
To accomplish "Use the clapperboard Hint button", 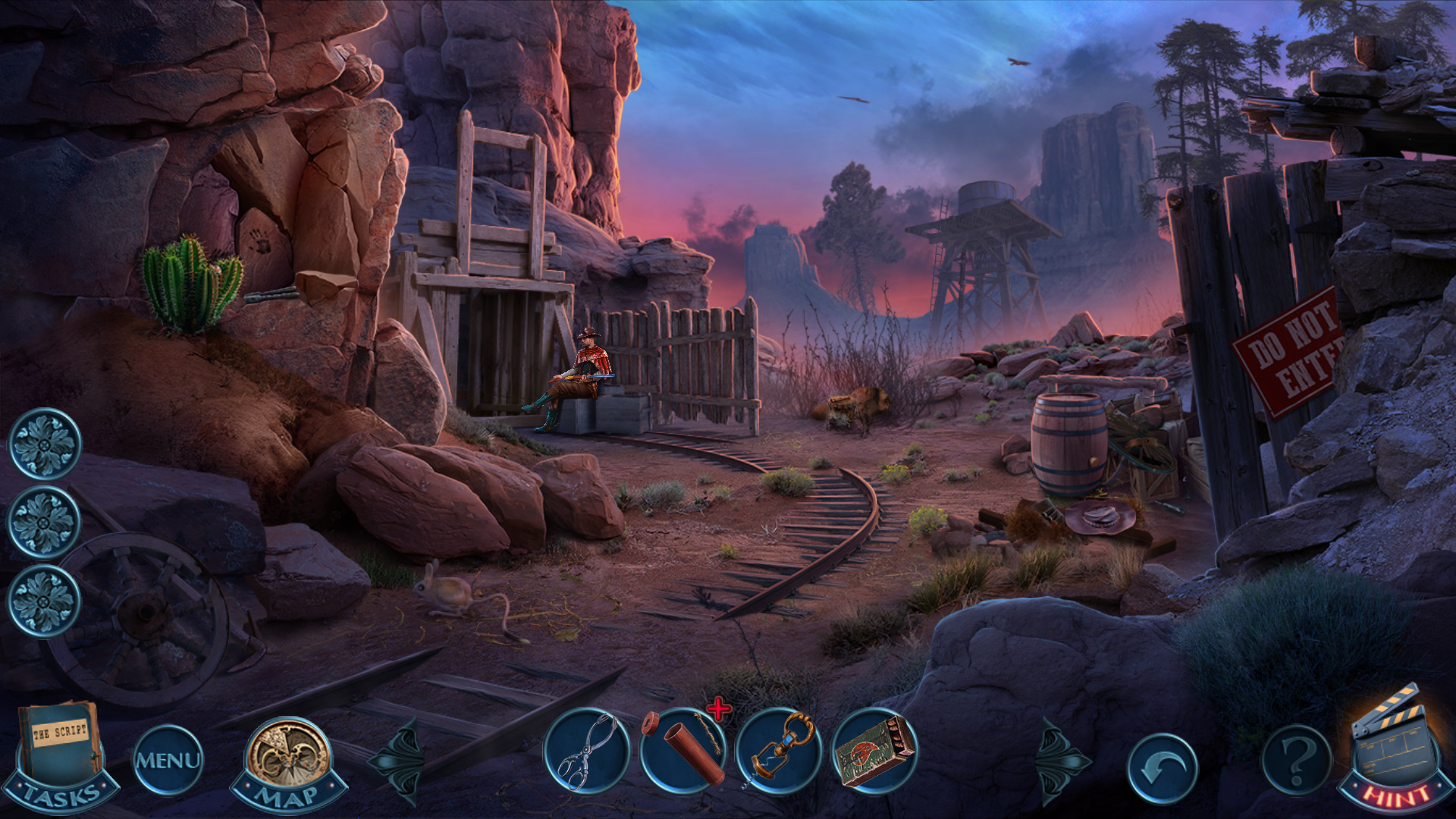I will 1394,751.
